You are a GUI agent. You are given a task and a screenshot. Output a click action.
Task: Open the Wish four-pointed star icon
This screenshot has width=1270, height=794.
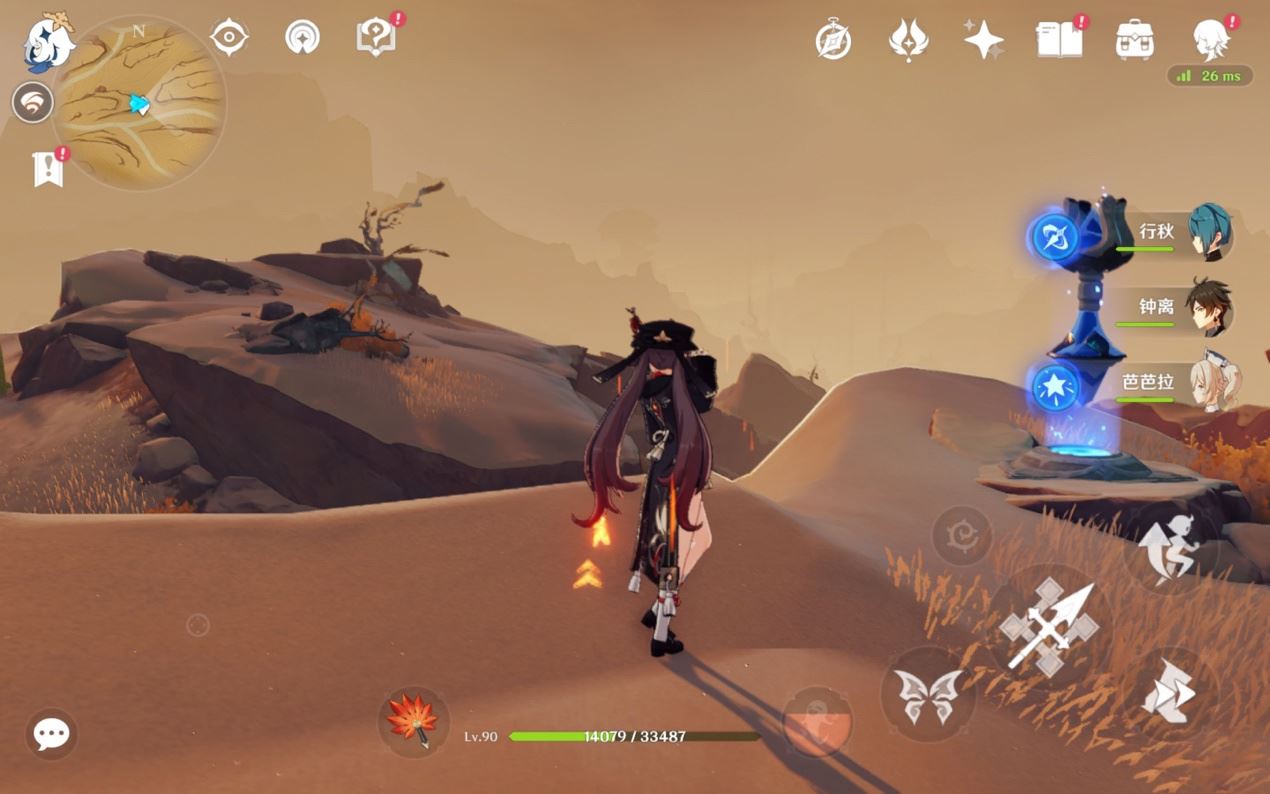click(x=984, y=41)
